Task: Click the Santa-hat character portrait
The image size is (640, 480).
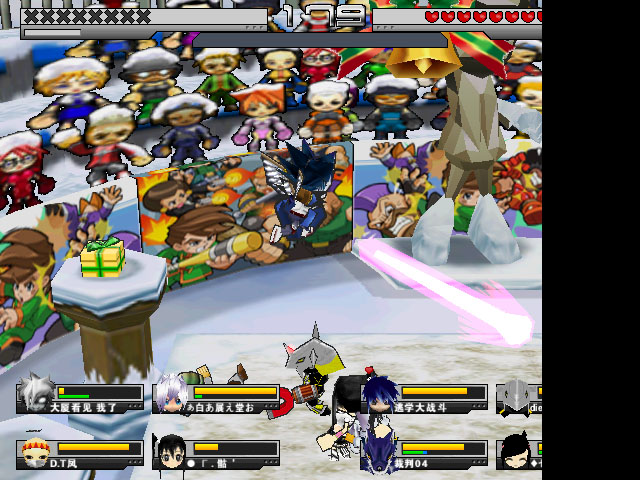Action: [35, 453]
